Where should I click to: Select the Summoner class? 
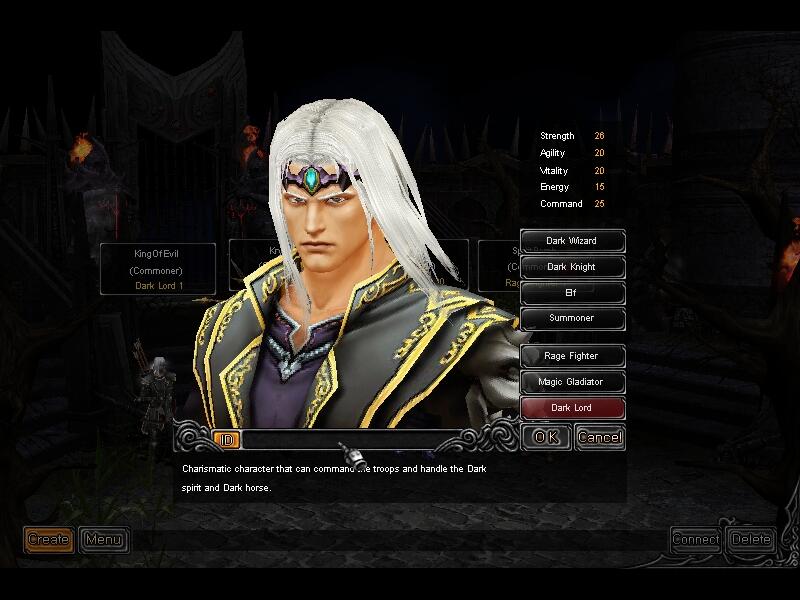pos(572,319)
